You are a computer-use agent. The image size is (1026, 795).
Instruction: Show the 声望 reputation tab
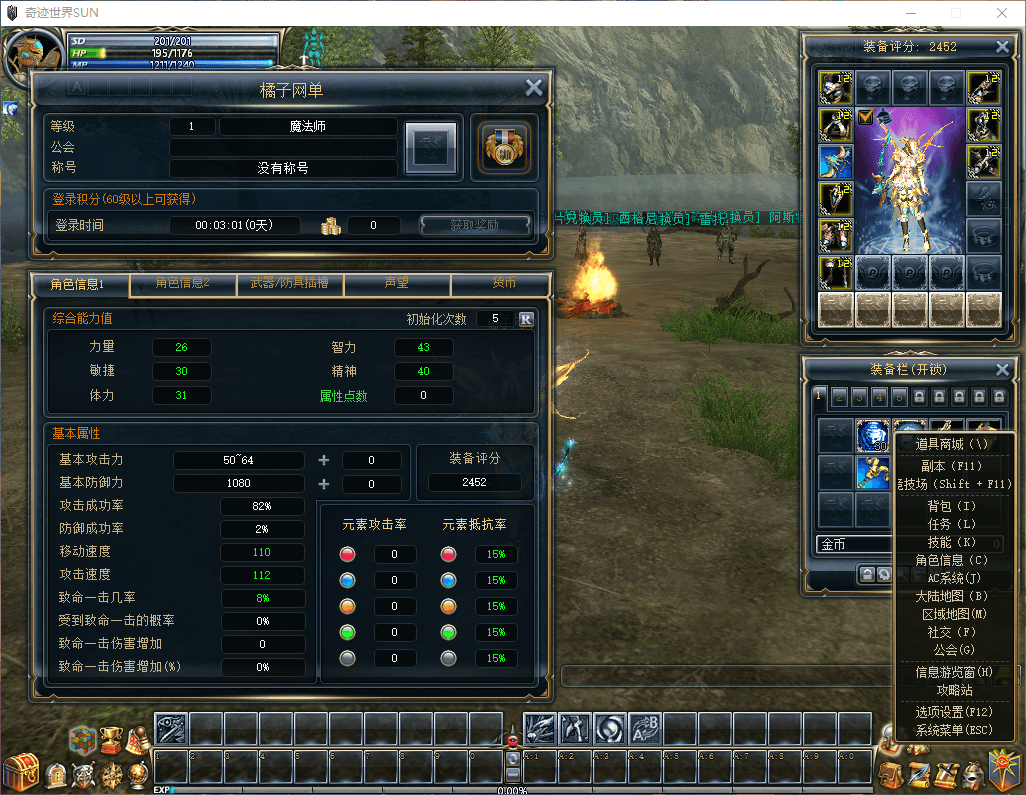pos(397,284)
